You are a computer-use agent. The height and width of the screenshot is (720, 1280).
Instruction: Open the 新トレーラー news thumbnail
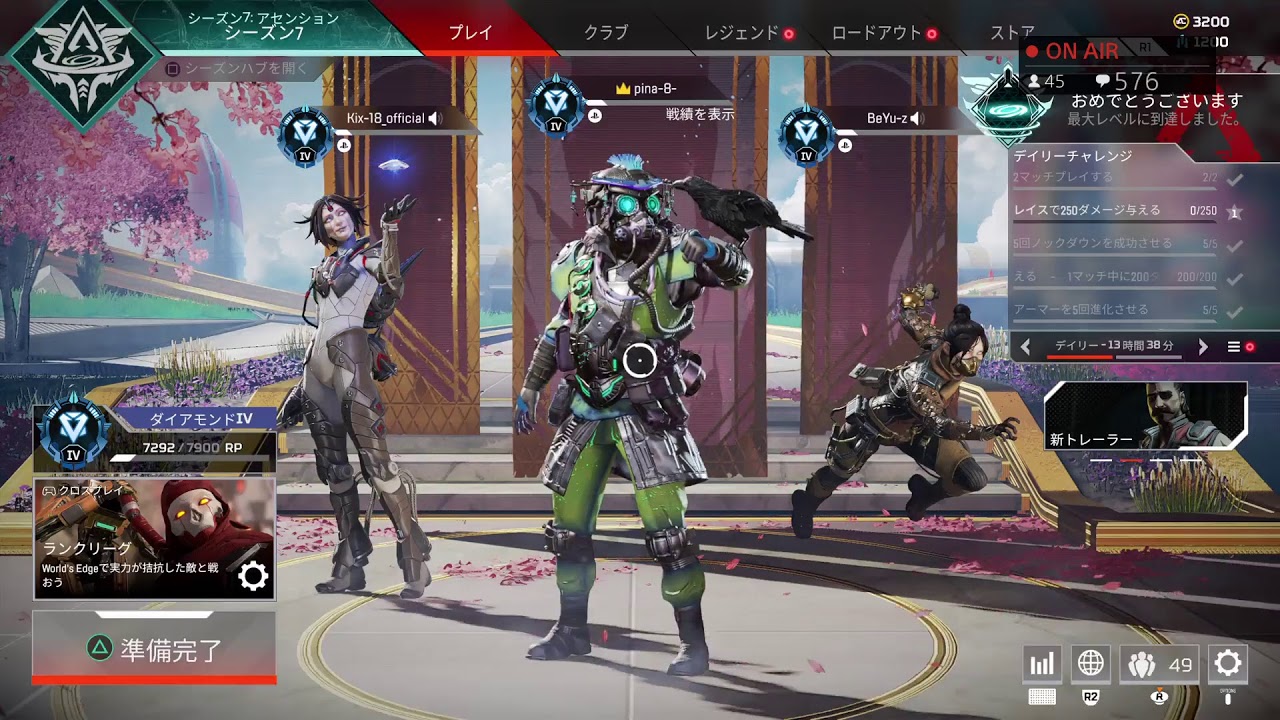(x=1145, y=415)
